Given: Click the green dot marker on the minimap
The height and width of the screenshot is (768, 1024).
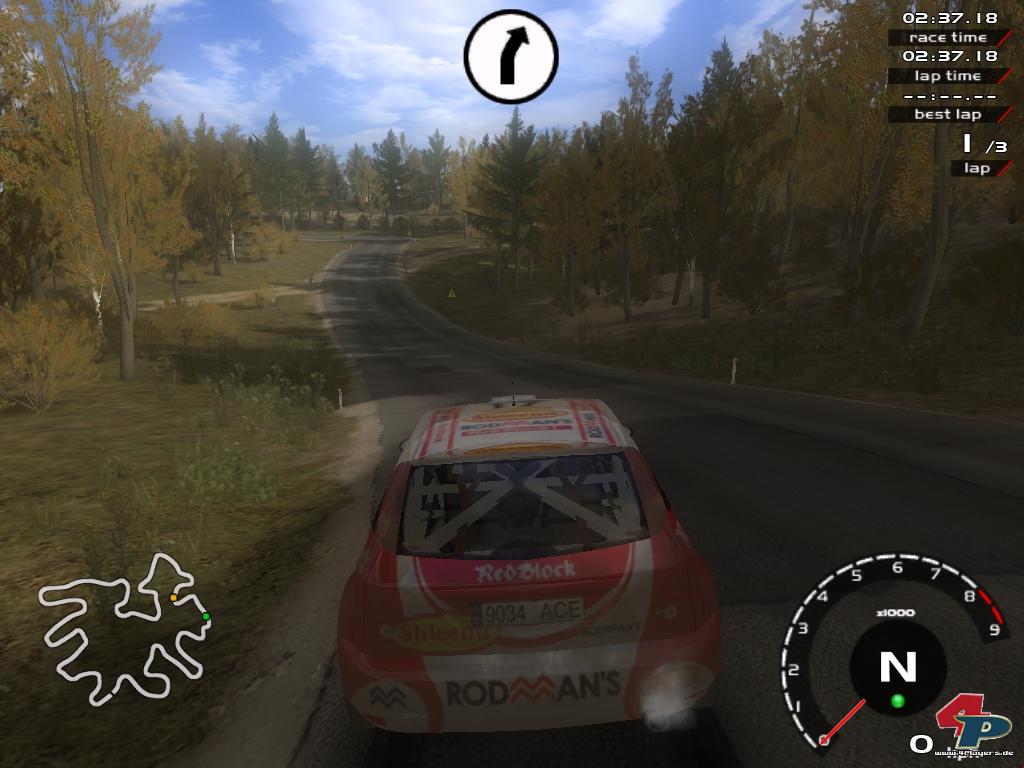Looking at the screenshot, I should (x=206, y=616).
